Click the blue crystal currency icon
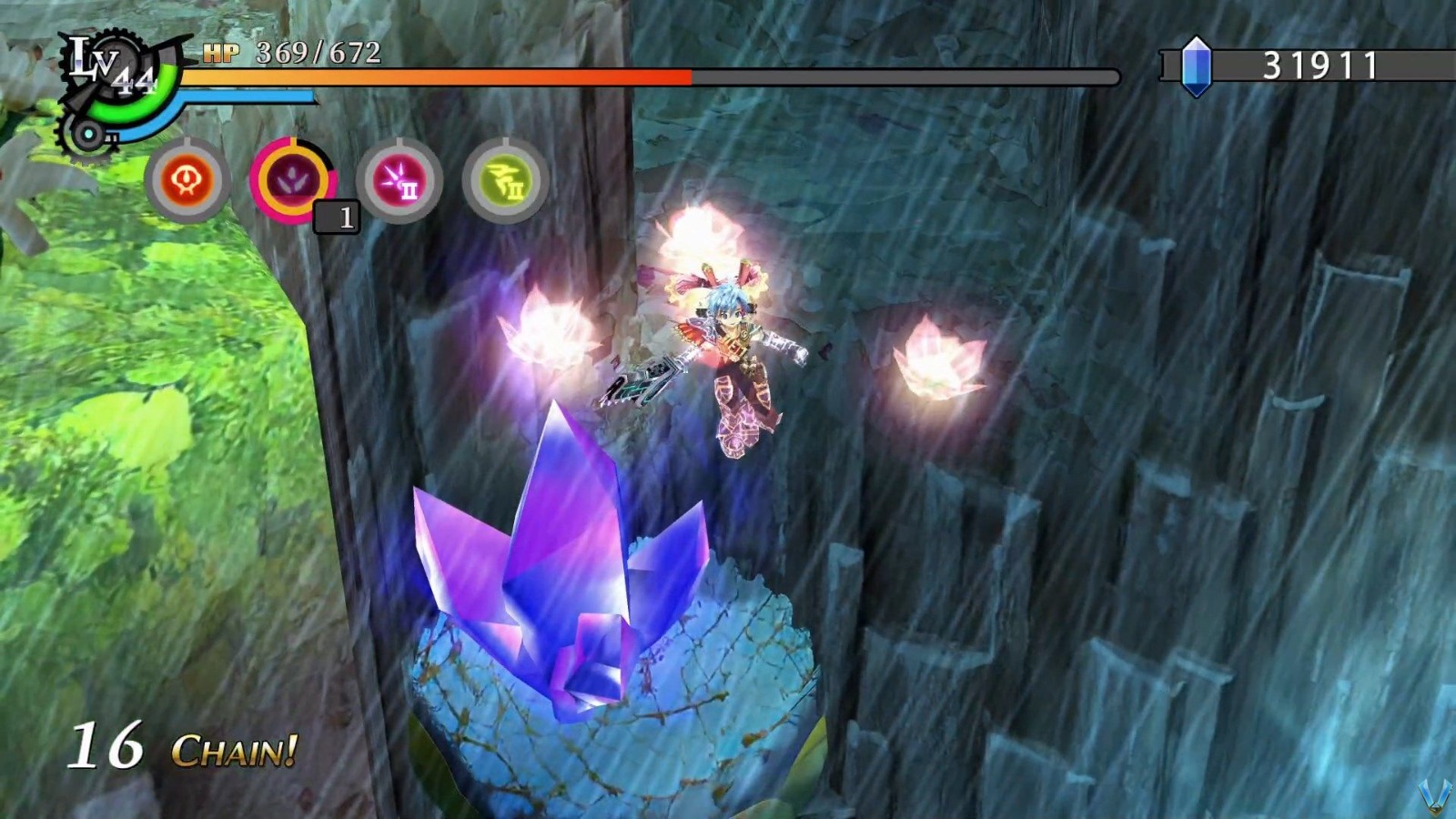Viewport: 1456px width, 819px height. (1196, 65)
